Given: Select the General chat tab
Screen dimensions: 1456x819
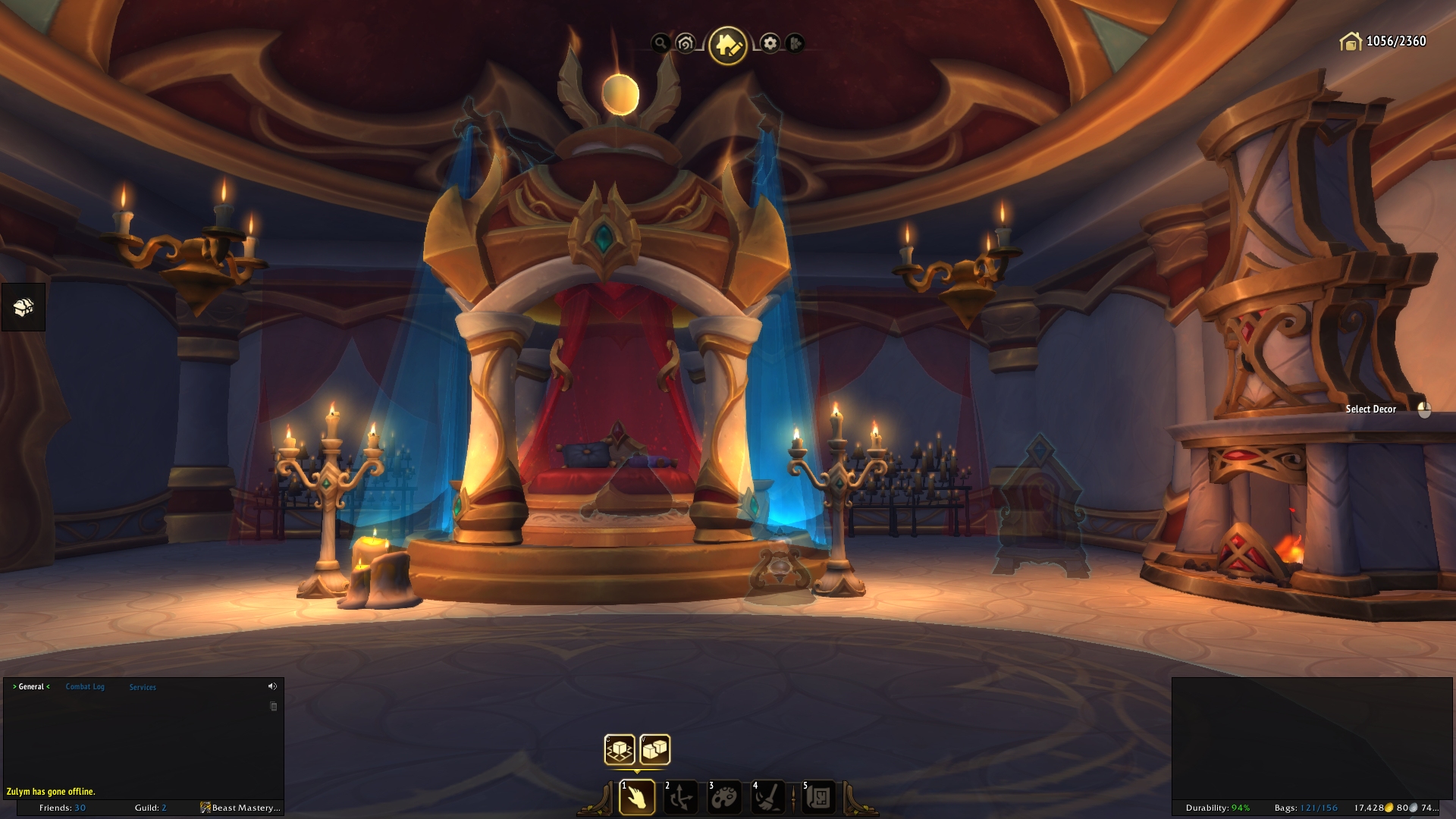Looking at the screenshot, I should 31,687.
